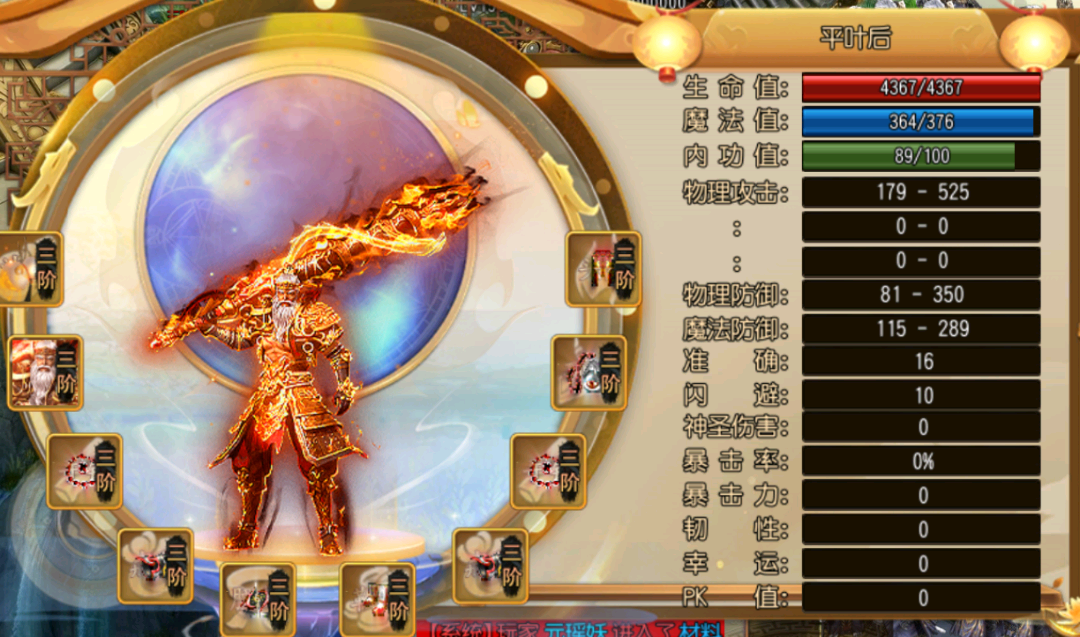Select the boots equipment slot
The width and height of the screenshot is (1080, 637).
377,600
